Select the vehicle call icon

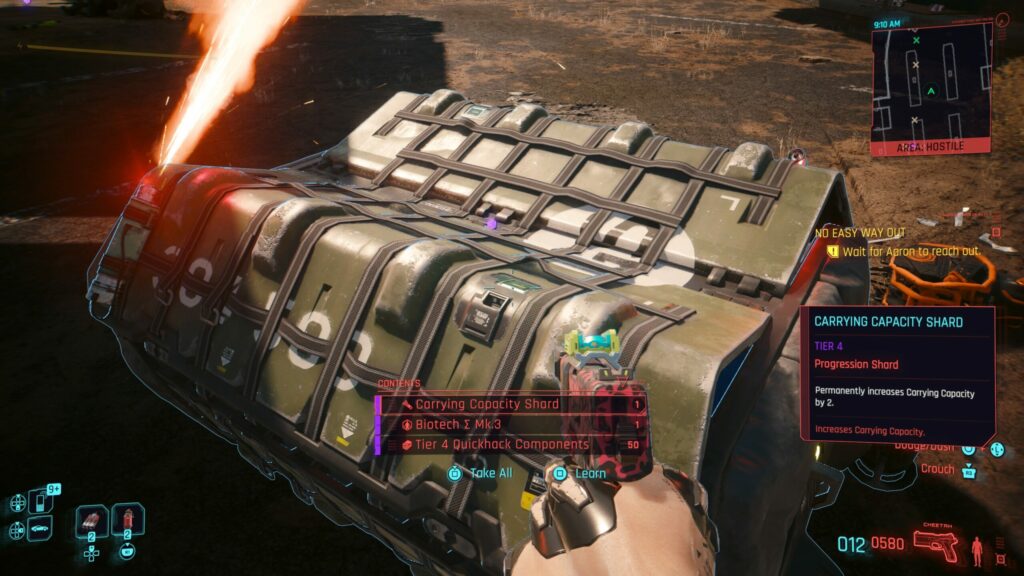(x=40, y=528)
